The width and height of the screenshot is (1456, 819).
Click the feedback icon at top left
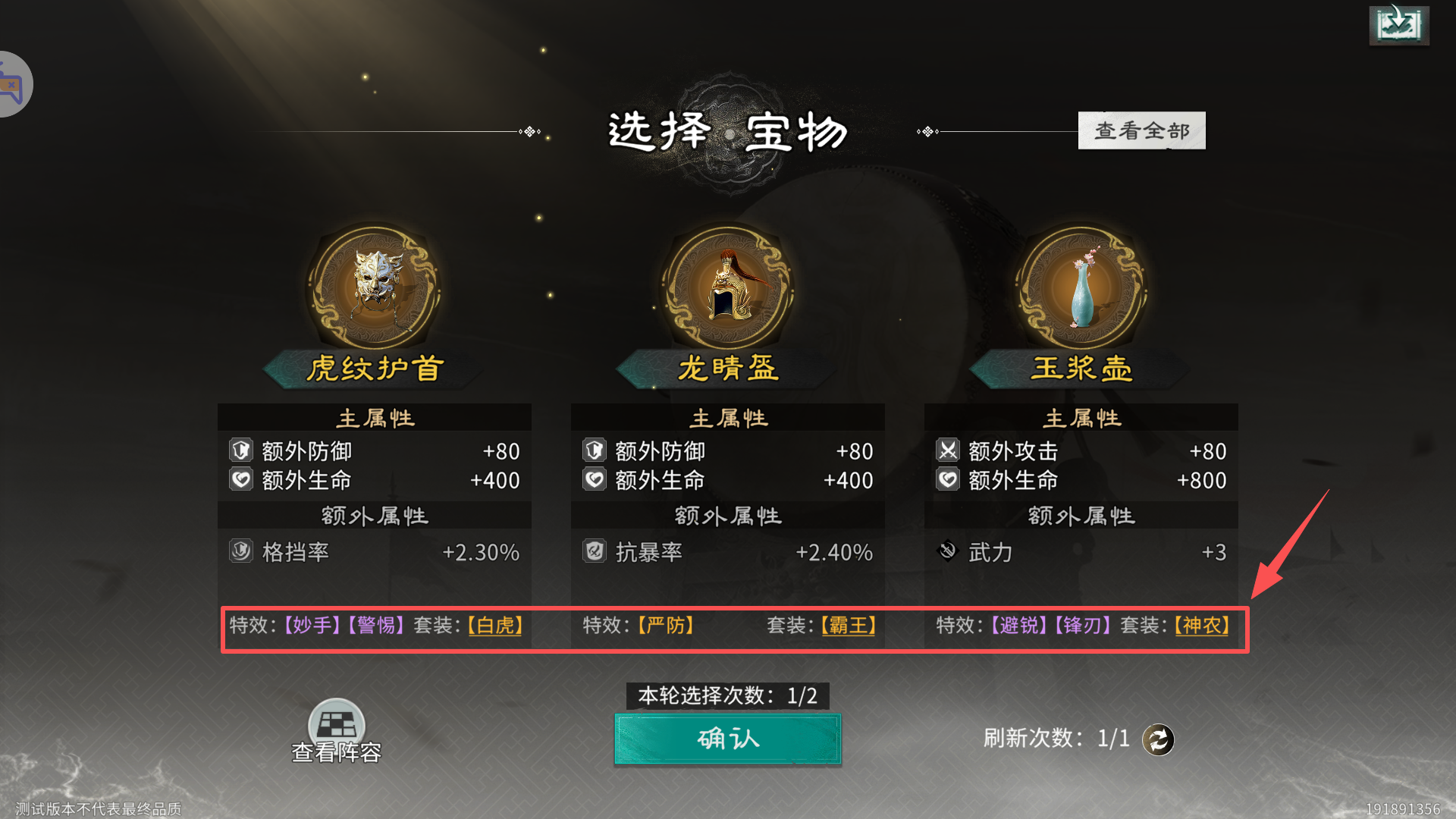(x=11, y=83)
